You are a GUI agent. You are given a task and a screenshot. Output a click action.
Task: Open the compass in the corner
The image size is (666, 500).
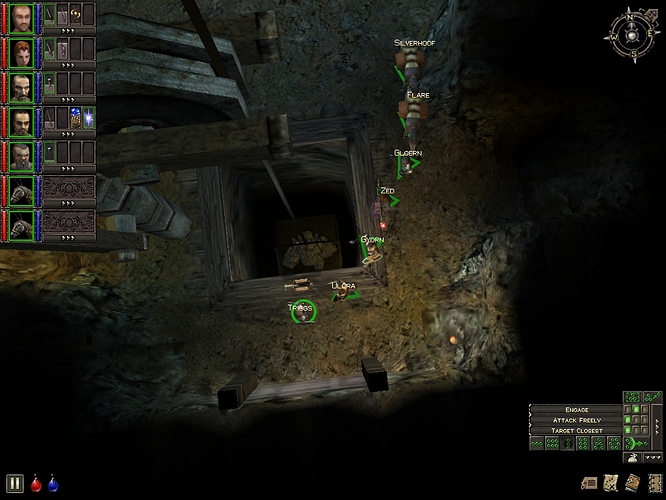pyautogui.click(x=632, y=33)
